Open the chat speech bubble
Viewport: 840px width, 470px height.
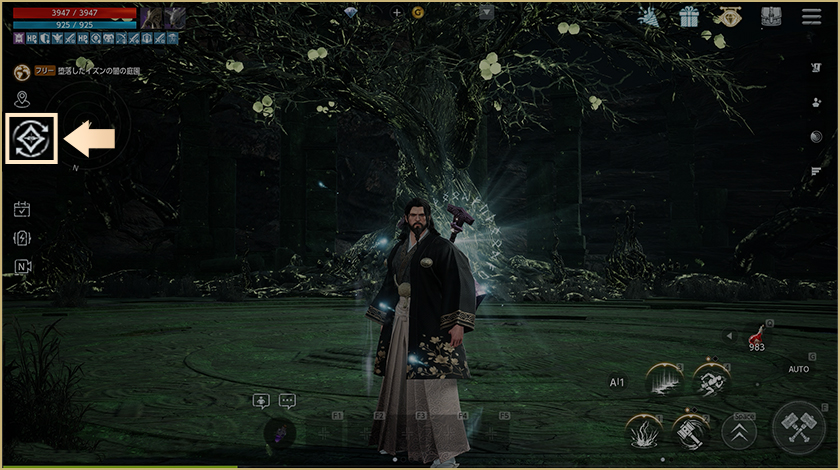point(288,401)
